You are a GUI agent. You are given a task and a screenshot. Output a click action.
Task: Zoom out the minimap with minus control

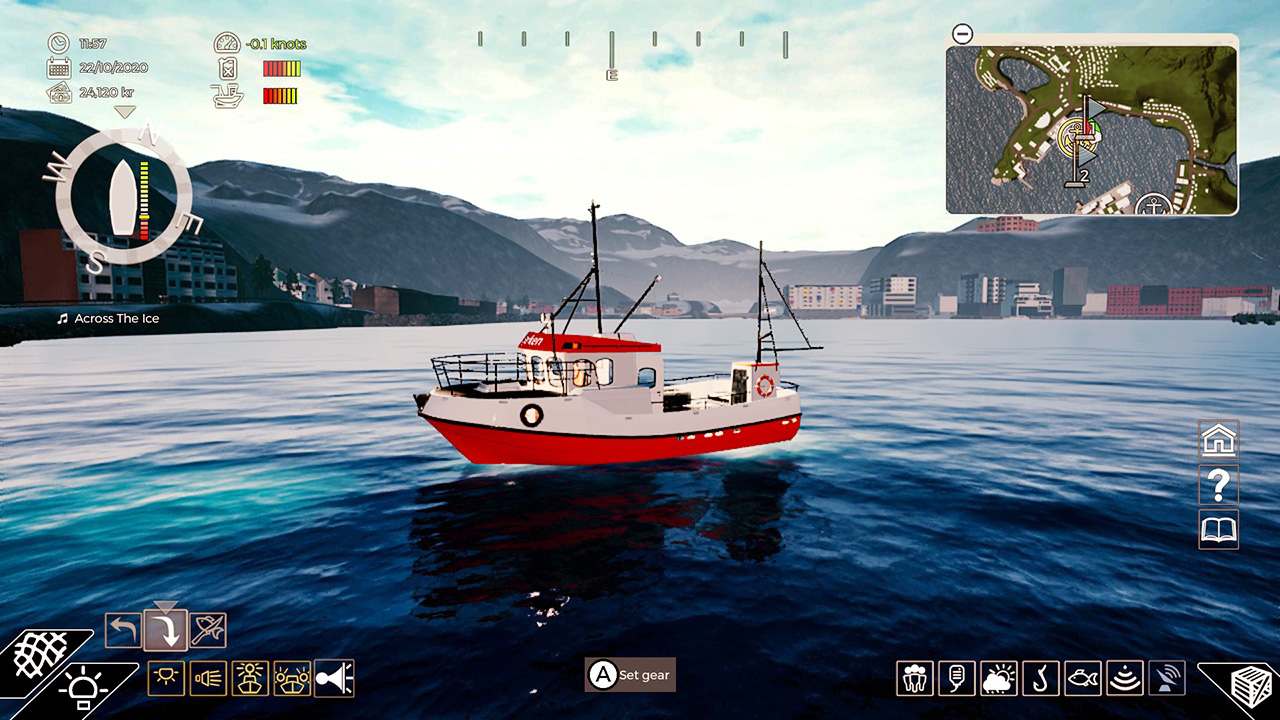(961, 34)
